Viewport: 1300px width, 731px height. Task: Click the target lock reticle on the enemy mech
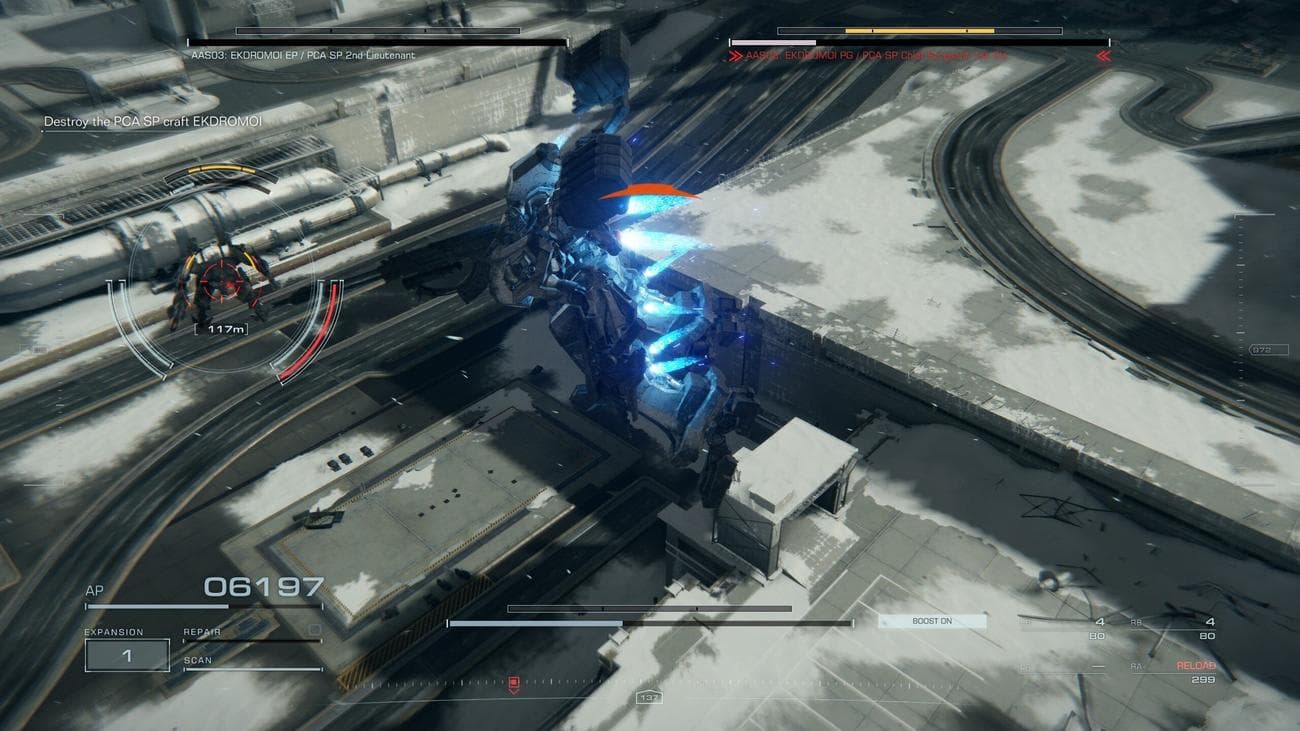click(x=222, y=283)
